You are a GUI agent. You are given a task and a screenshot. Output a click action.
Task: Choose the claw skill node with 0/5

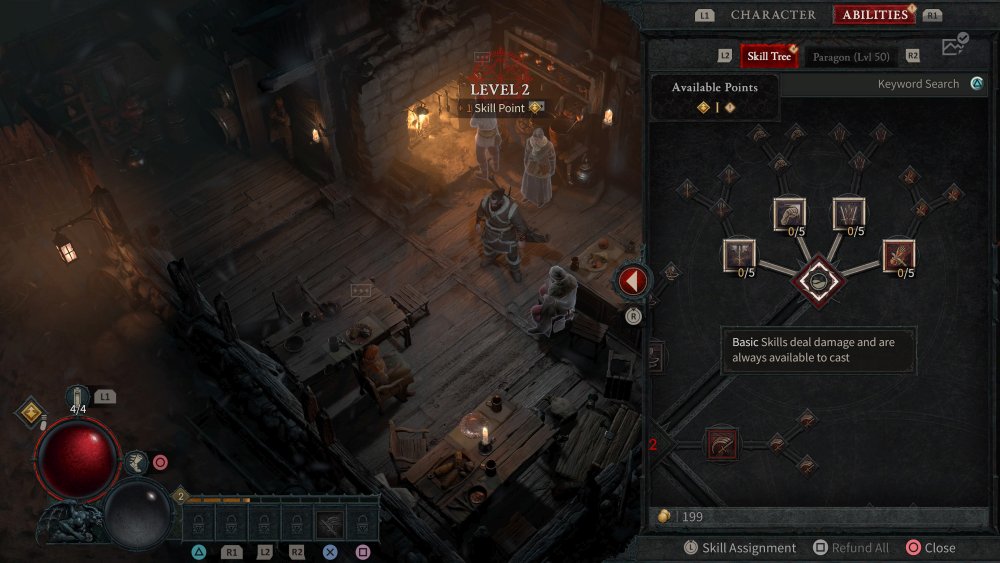pyautogui.click(x=789, y=214)
